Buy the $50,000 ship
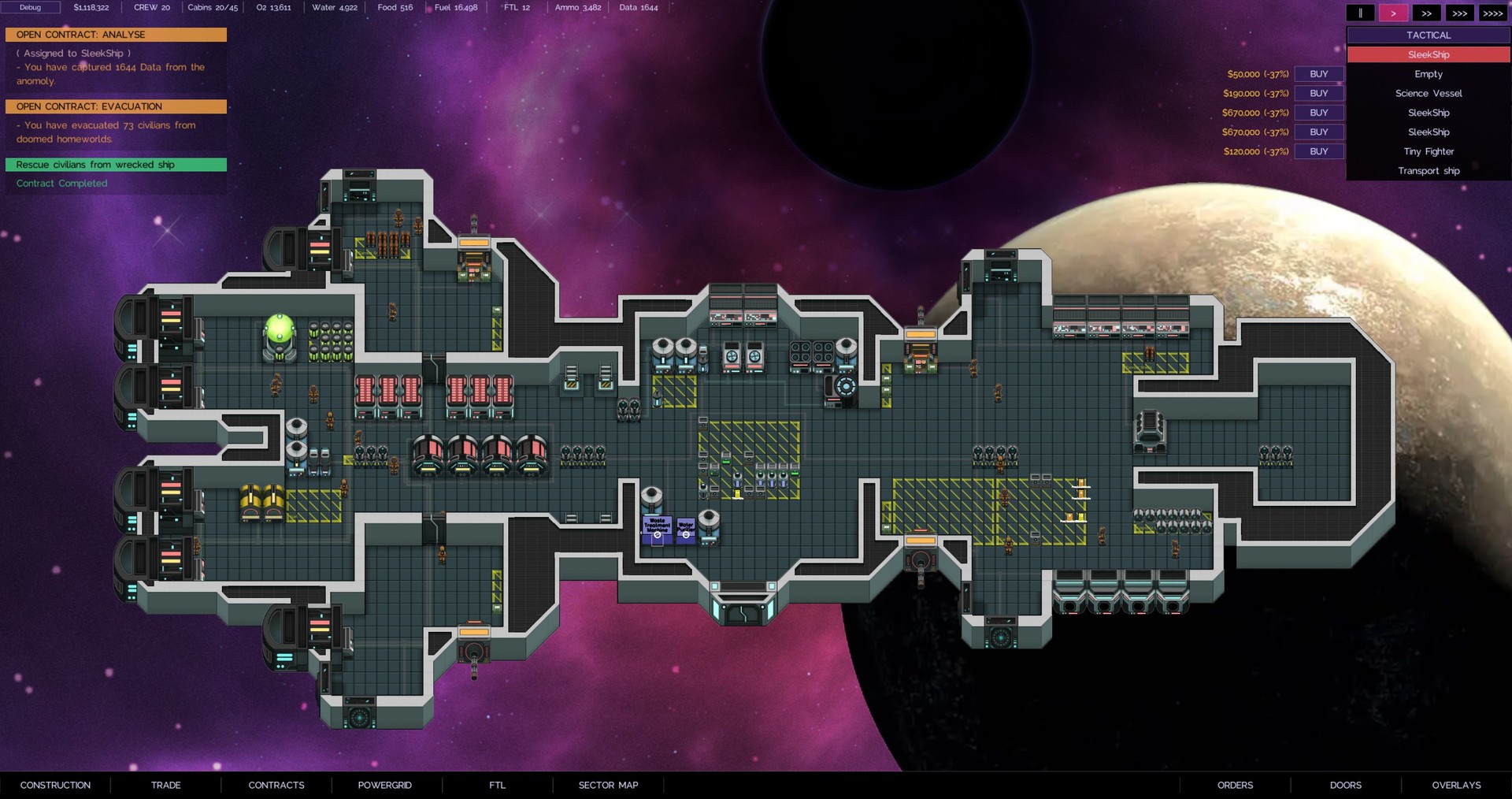This screenshot has height=799, width=1512. (x=1318, y=73)
